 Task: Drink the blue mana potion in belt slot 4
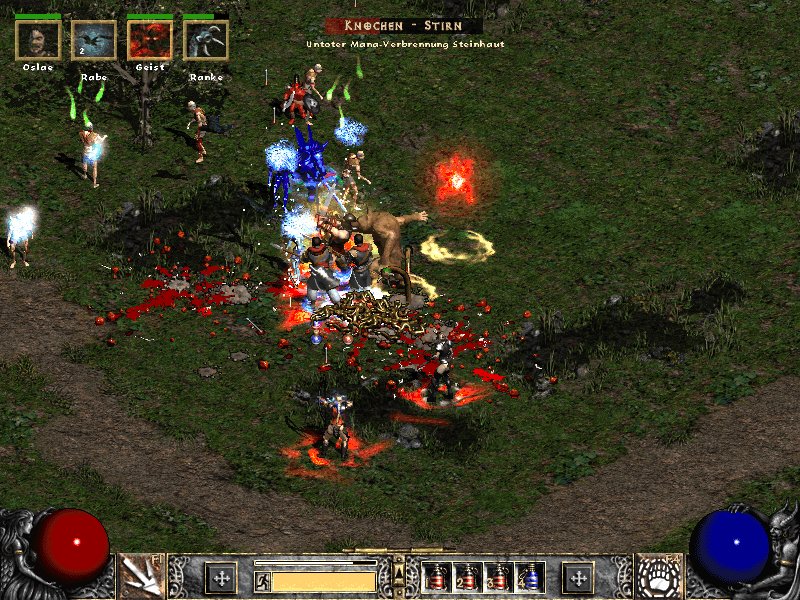click(x=529, y=577)
